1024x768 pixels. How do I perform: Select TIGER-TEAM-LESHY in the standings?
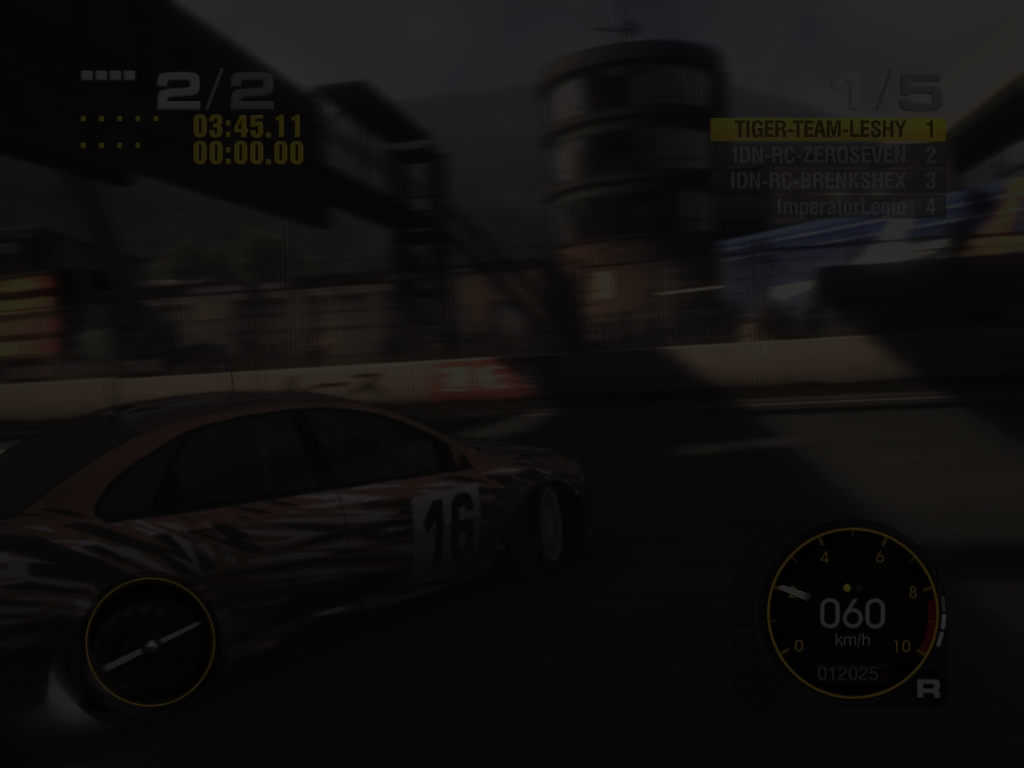(x=827, y=129)
